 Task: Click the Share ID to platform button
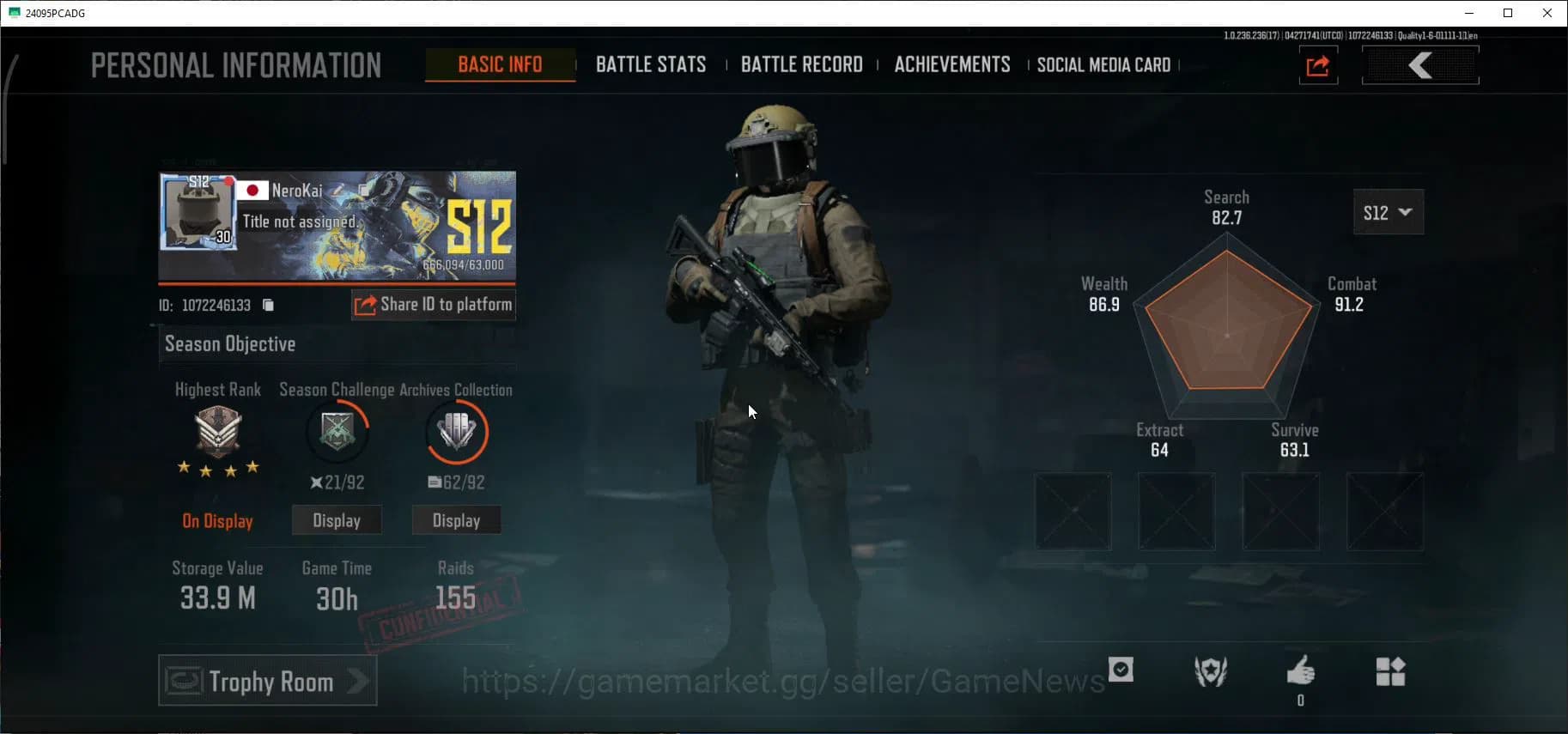click(x=433, y=304)
